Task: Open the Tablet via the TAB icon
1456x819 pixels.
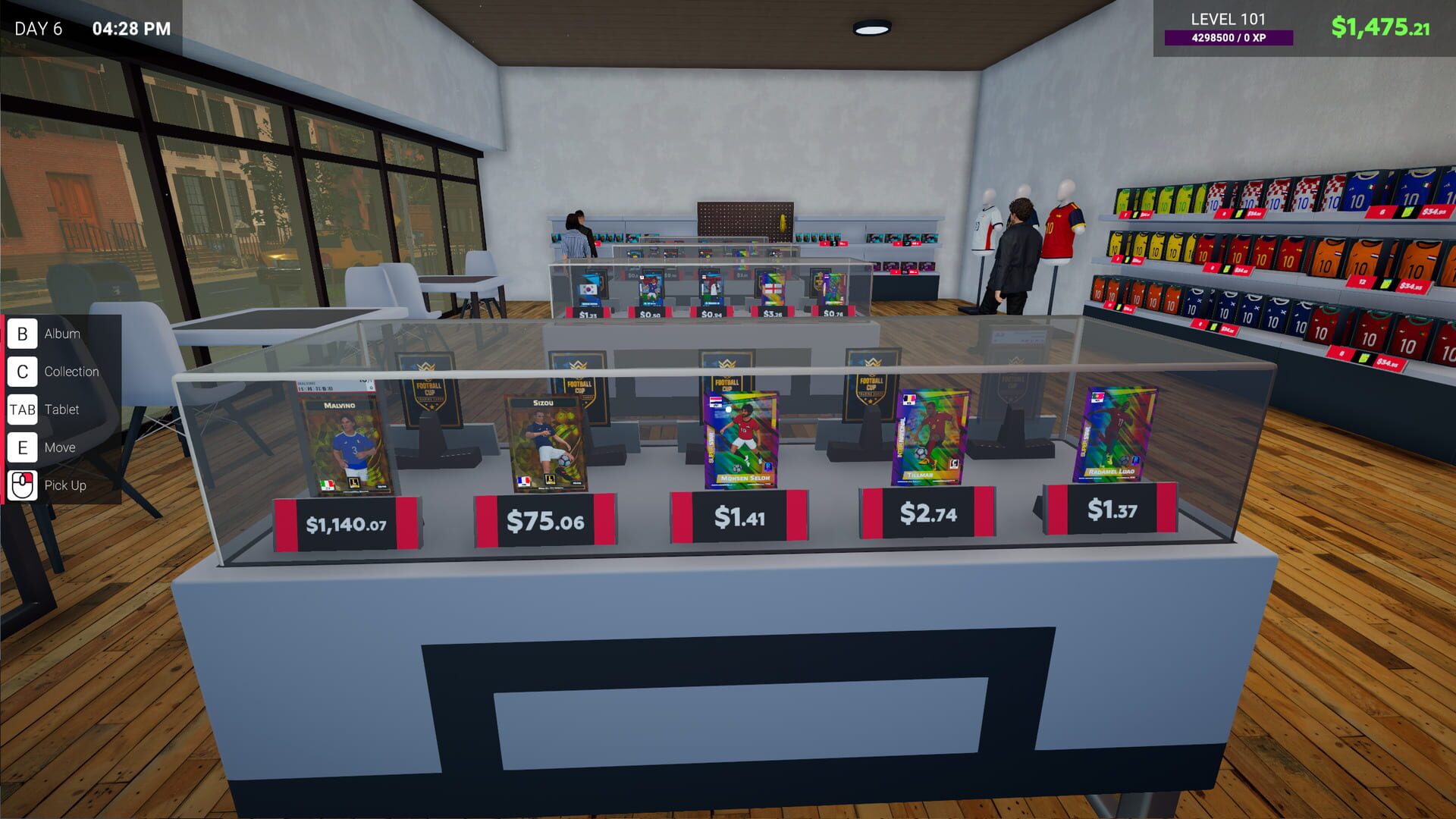Action: pyautogui.click(x=23, y=409)
